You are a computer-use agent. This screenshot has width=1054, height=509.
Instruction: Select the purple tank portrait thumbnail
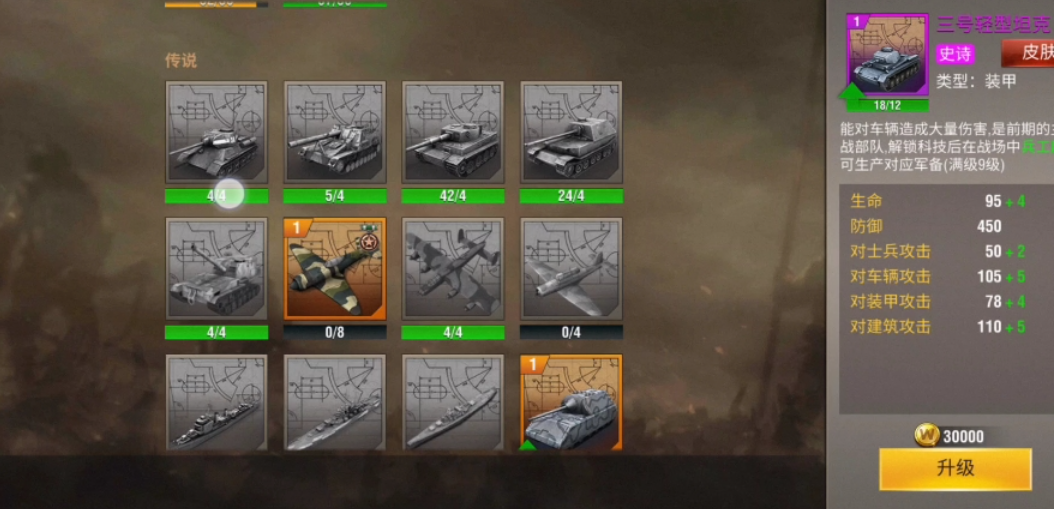(x=887, y=56)
